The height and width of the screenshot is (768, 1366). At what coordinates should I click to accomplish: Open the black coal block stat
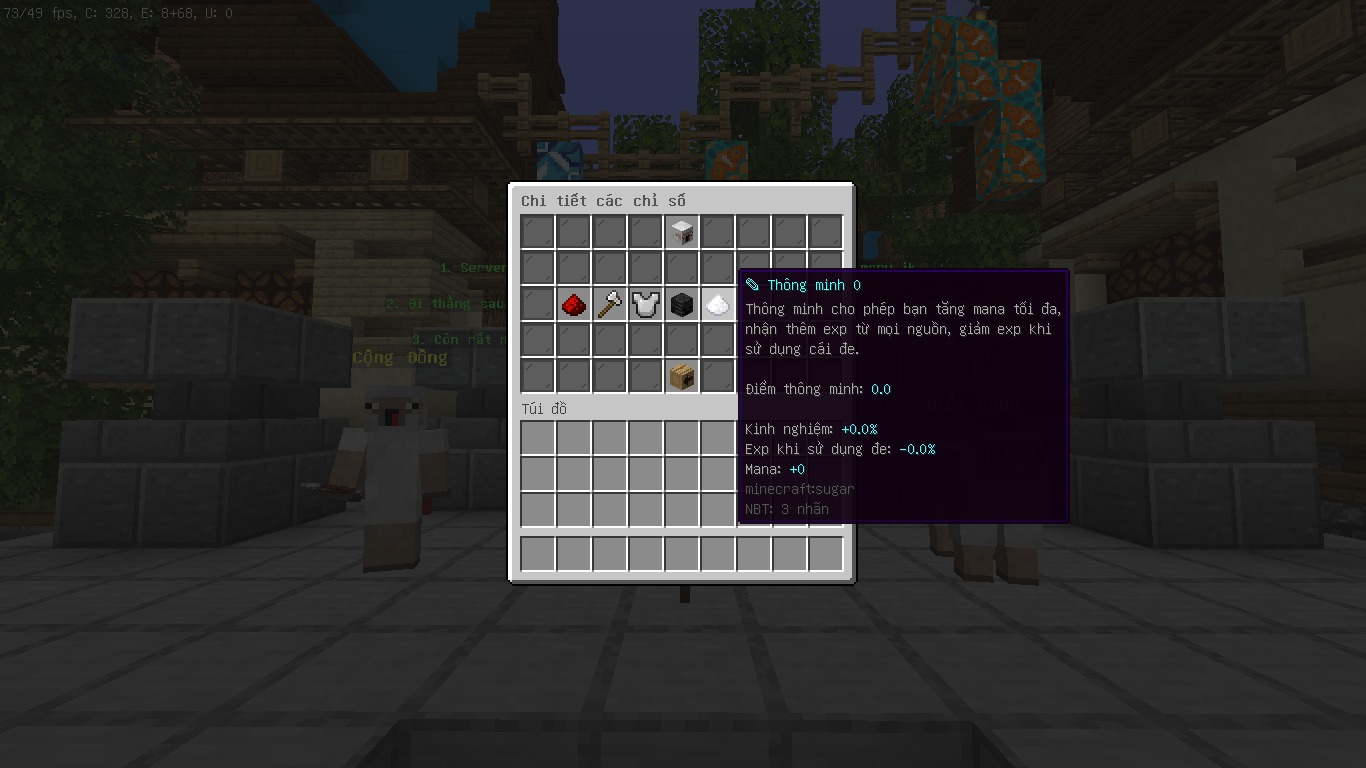[682, 304]
